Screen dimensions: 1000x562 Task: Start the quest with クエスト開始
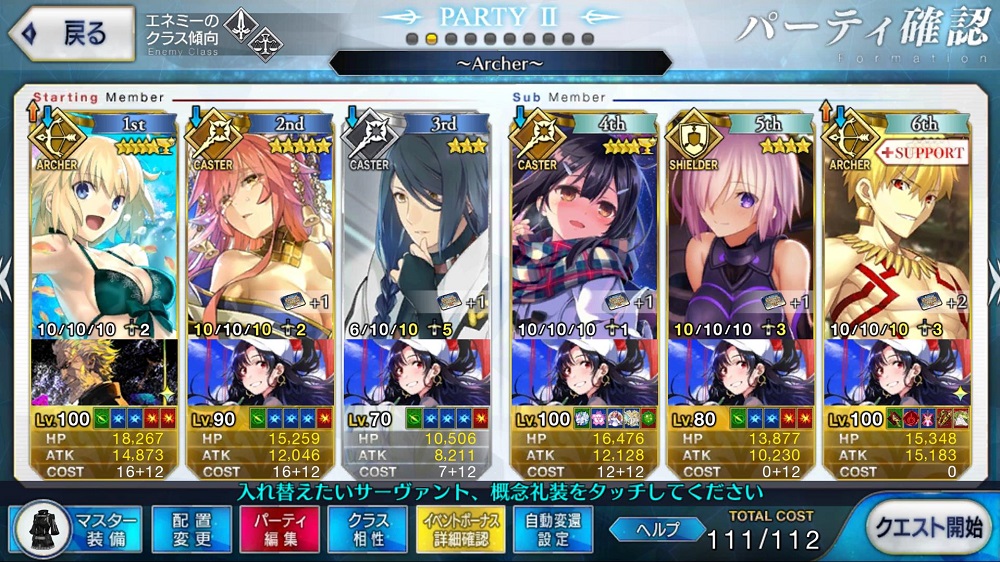[x=927, y=528]
